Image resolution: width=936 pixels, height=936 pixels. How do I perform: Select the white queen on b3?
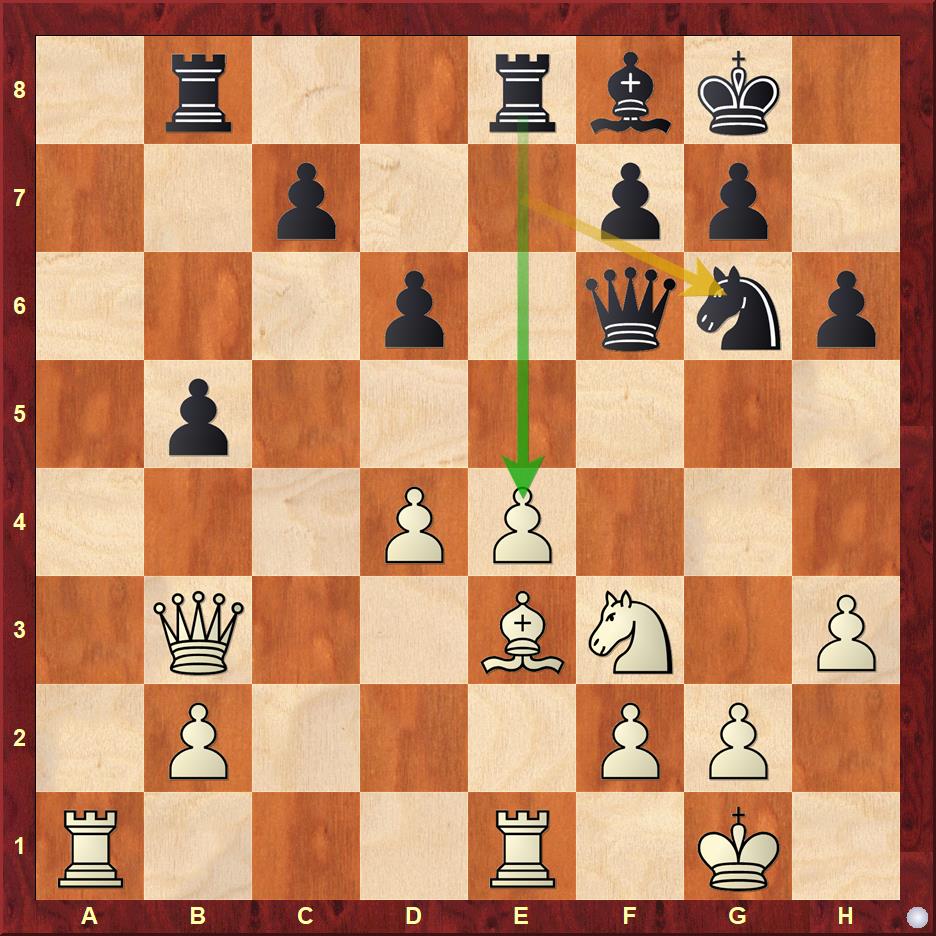[x=198, y=630]
